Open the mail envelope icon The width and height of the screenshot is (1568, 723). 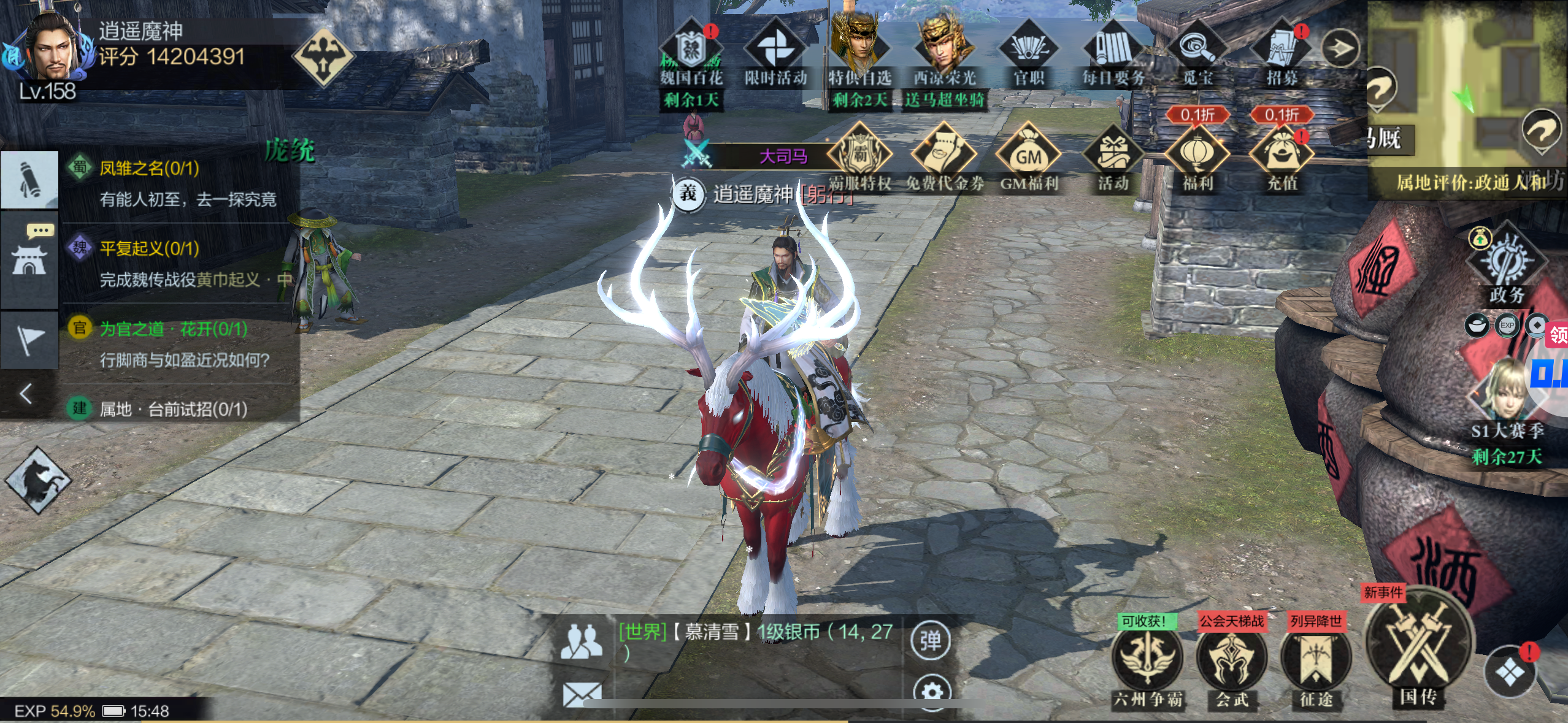[582, 695]
